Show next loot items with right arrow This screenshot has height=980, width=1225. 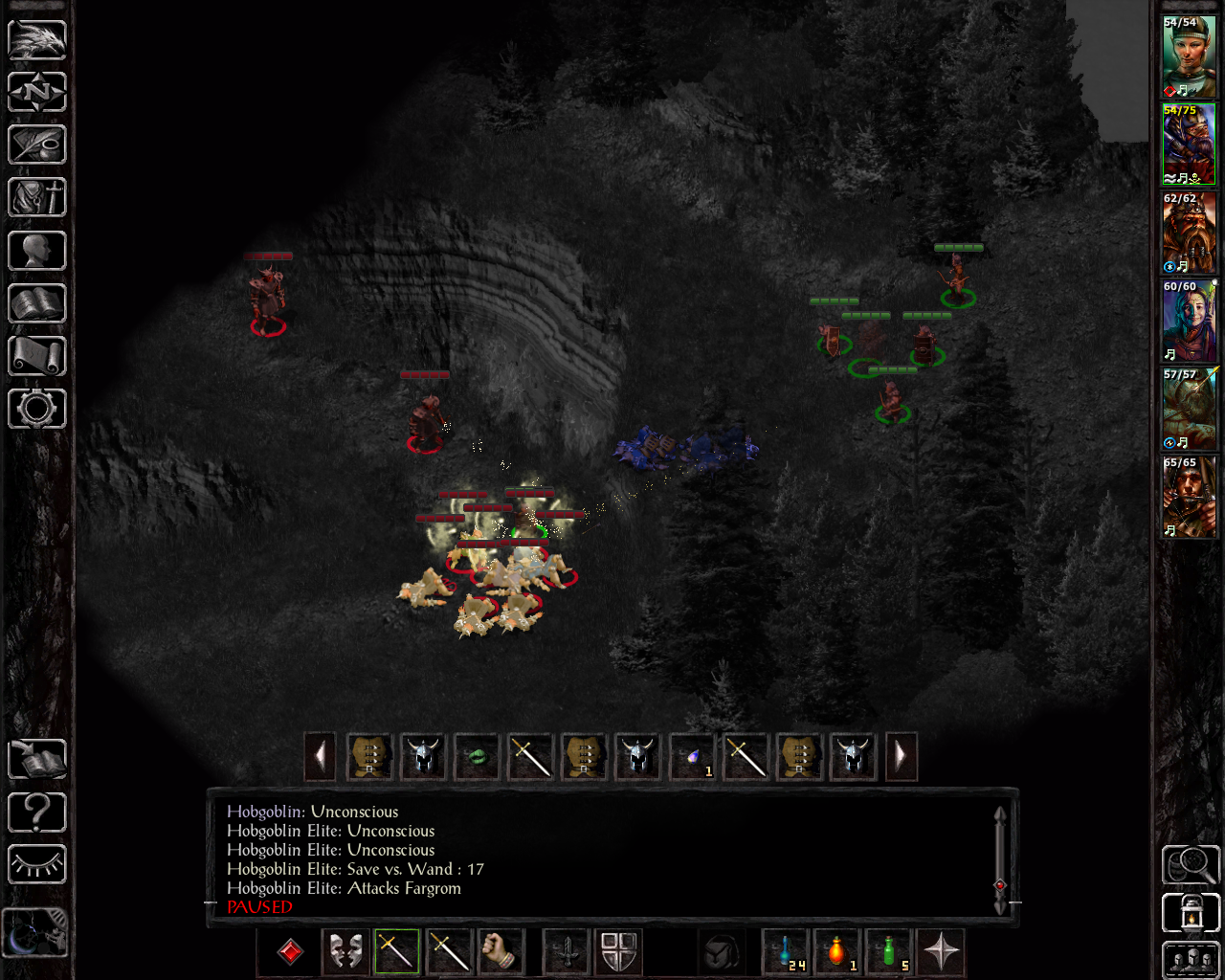[x=901, y=757]
